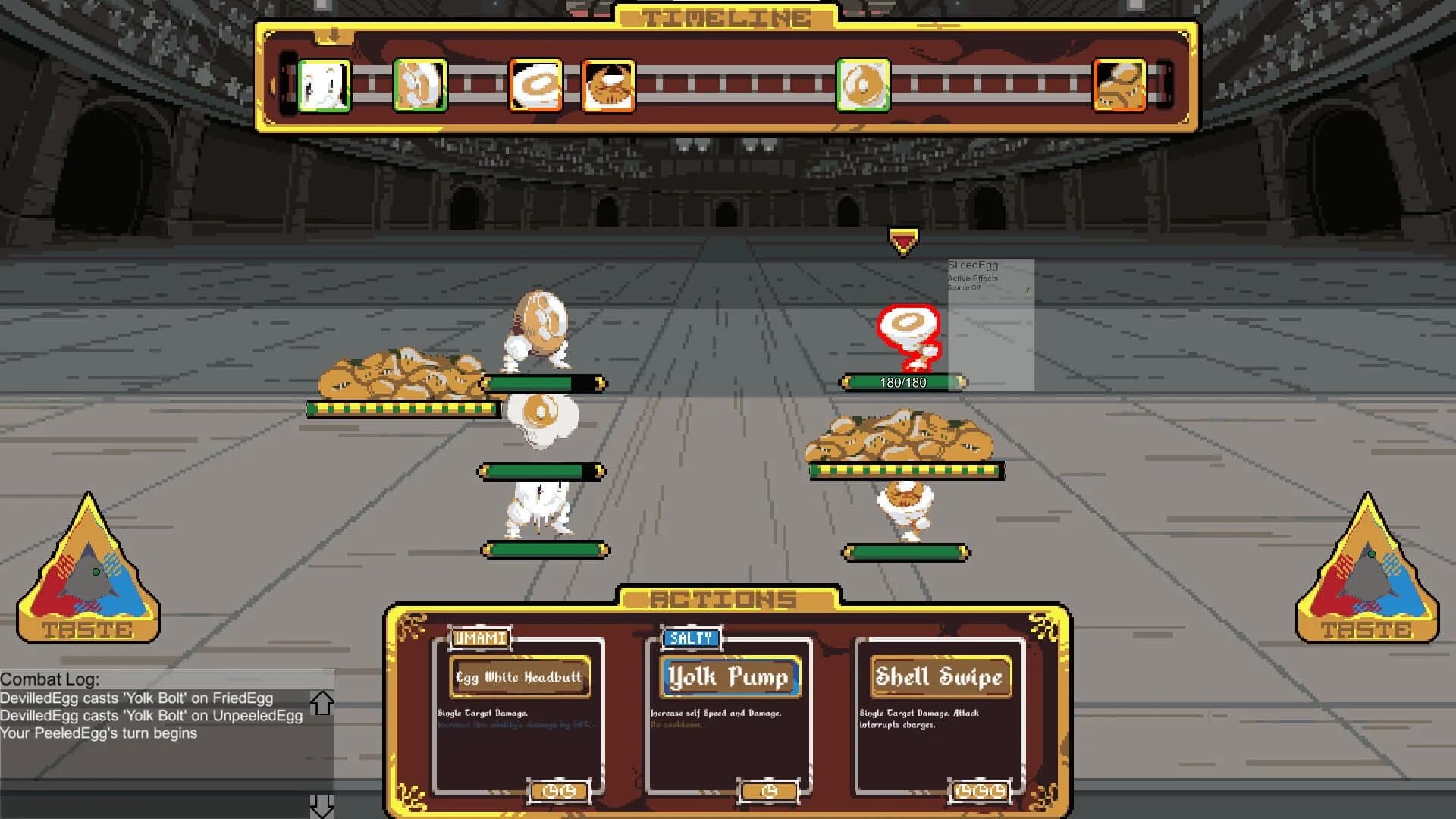Click the single clock cooldown icon under Yolk Pump
This screenshot has width=1456, height=819.
pos(767,791)
